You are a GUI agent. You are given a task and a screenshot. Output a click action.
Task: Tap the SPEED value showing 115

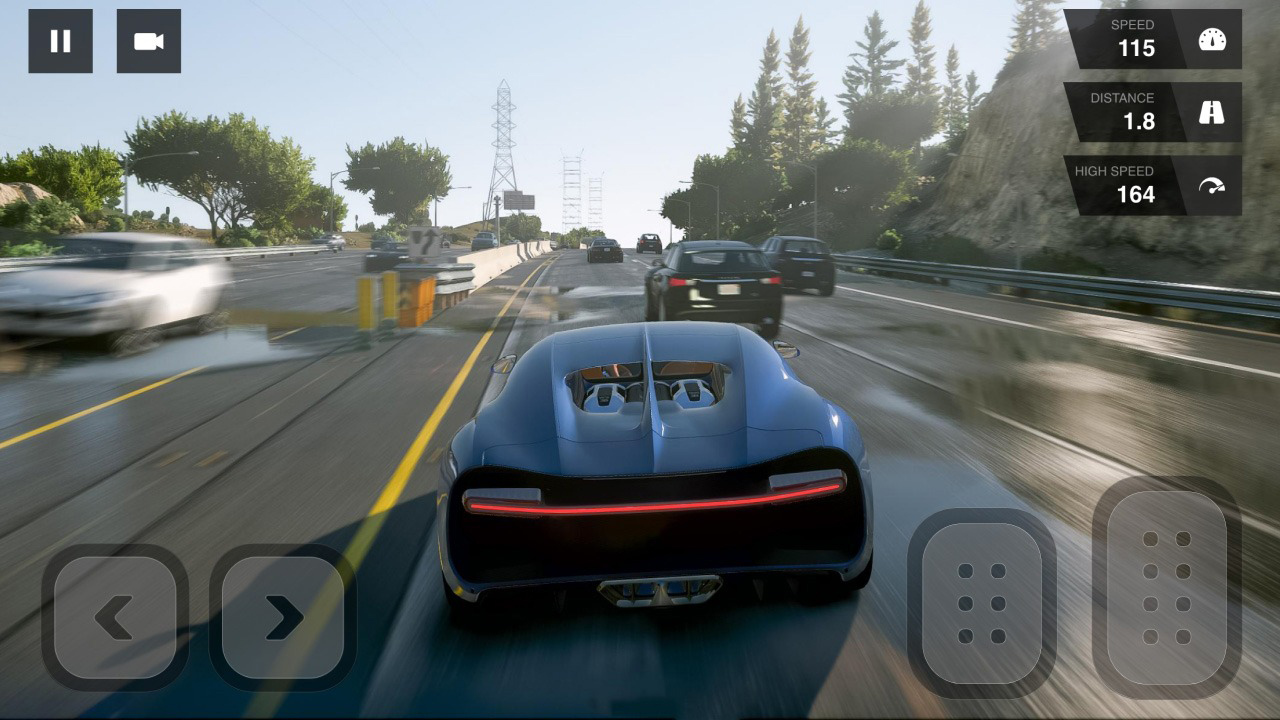tap(1140, 47)
